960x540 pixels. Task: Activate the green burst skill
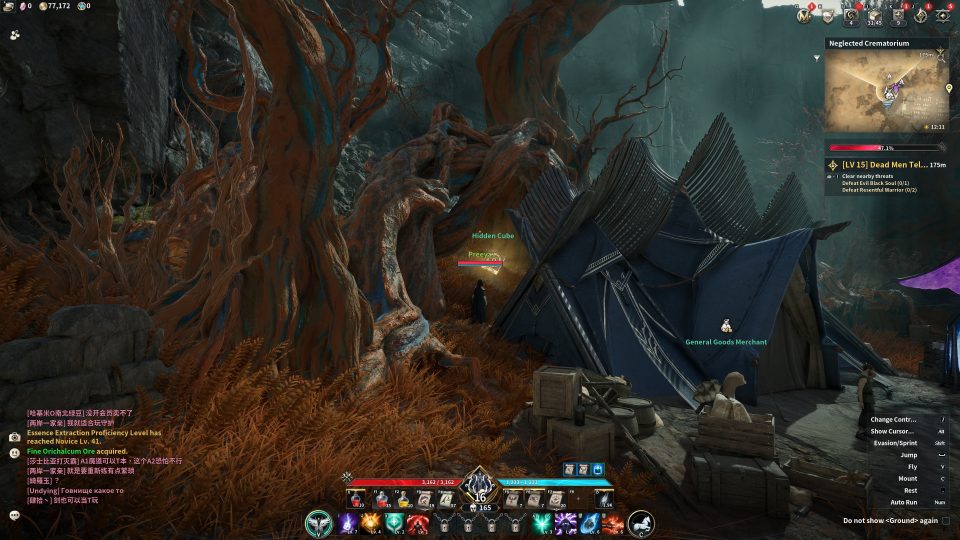click(x=541, y=522)
